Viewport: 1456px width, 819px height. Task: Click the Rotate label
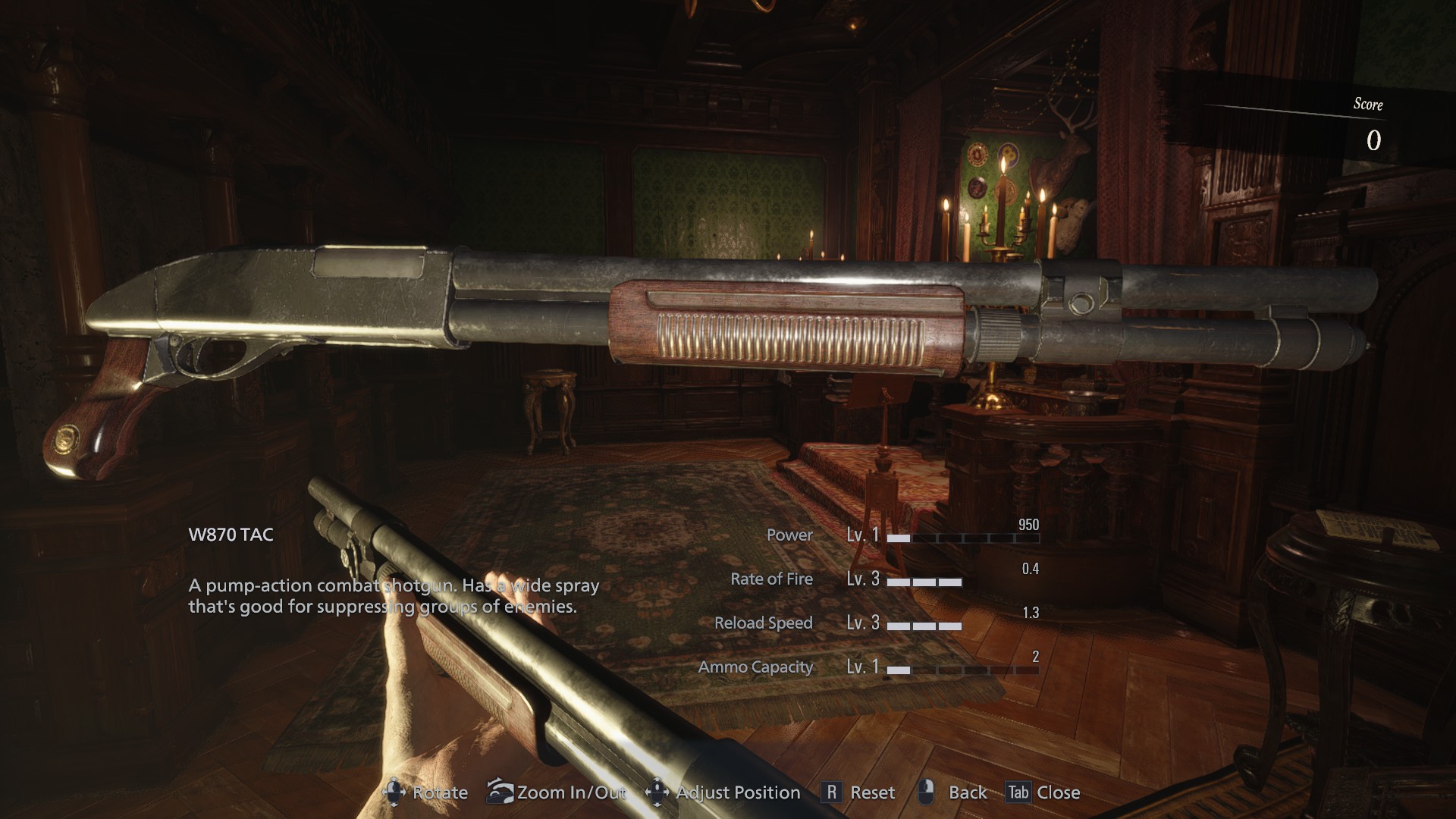tap(440, 792)
